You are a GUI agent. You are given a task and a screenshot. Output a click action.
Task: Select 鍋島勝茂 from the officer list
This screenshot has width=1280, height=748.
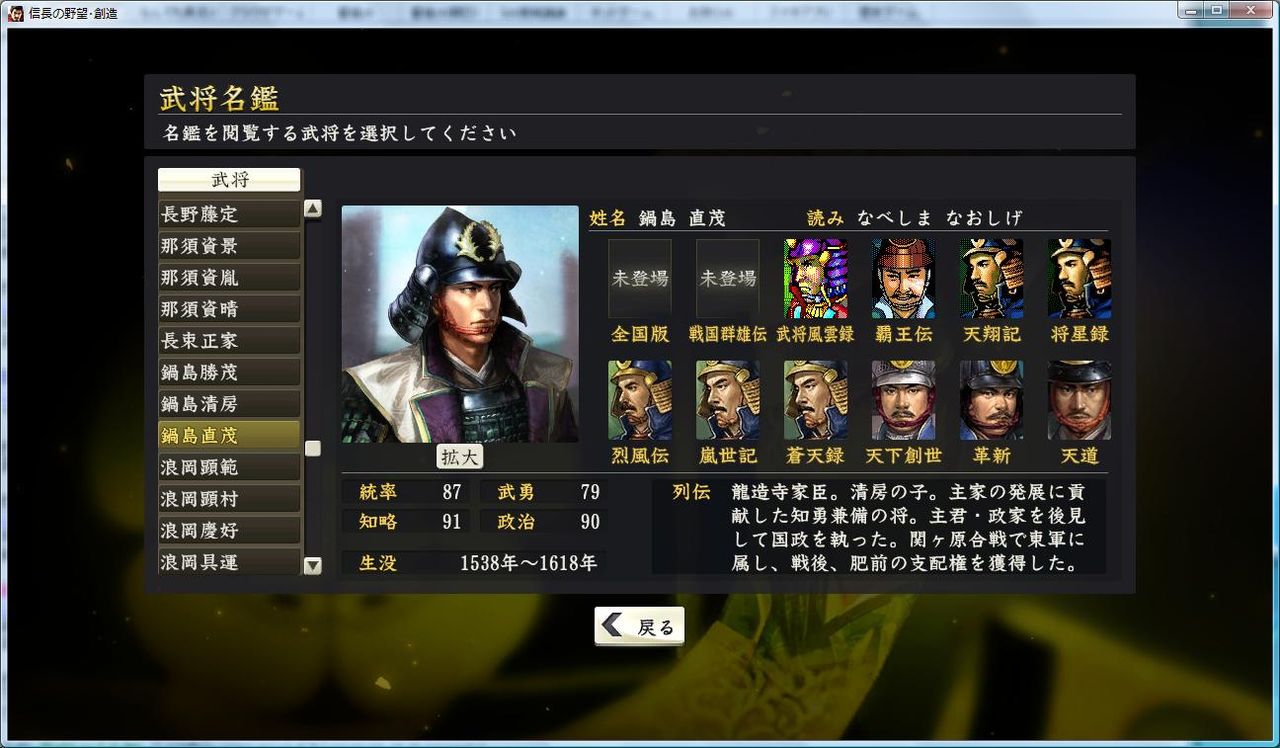228,371
